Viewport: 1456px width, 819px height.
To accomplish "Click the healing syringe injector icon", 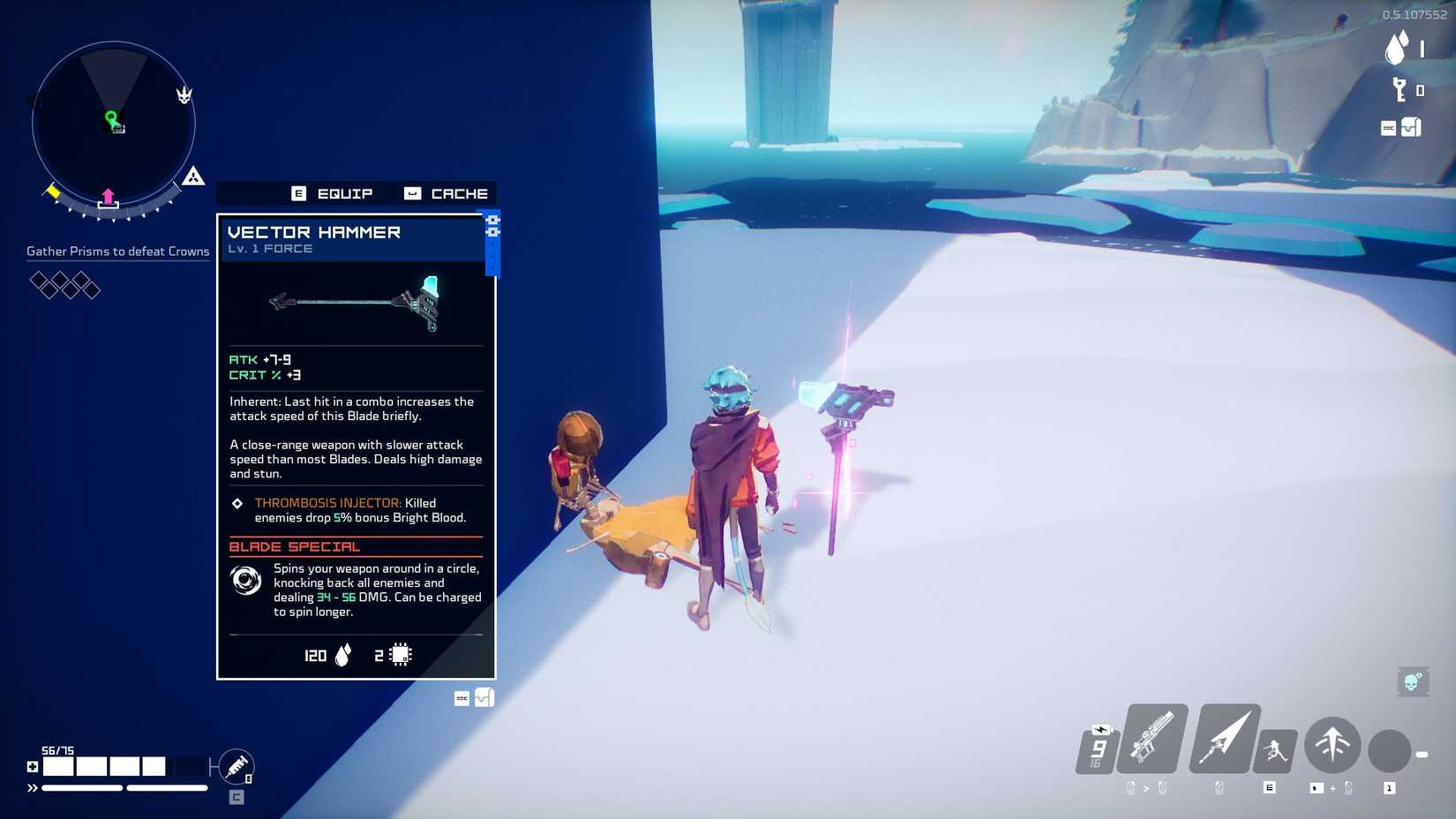I will click(236, 765).
